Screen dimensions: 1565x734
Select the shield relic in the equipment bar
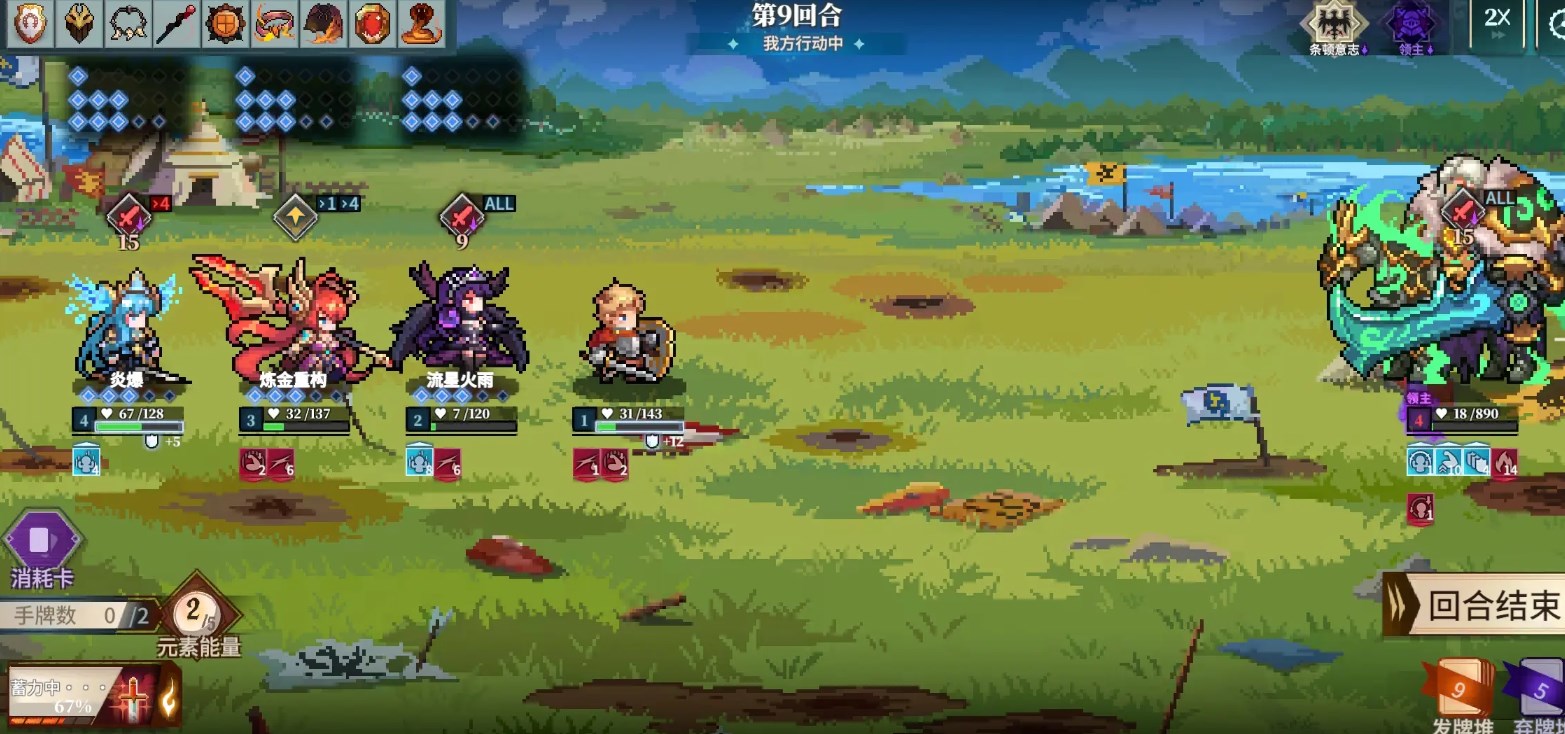point(27,22)
